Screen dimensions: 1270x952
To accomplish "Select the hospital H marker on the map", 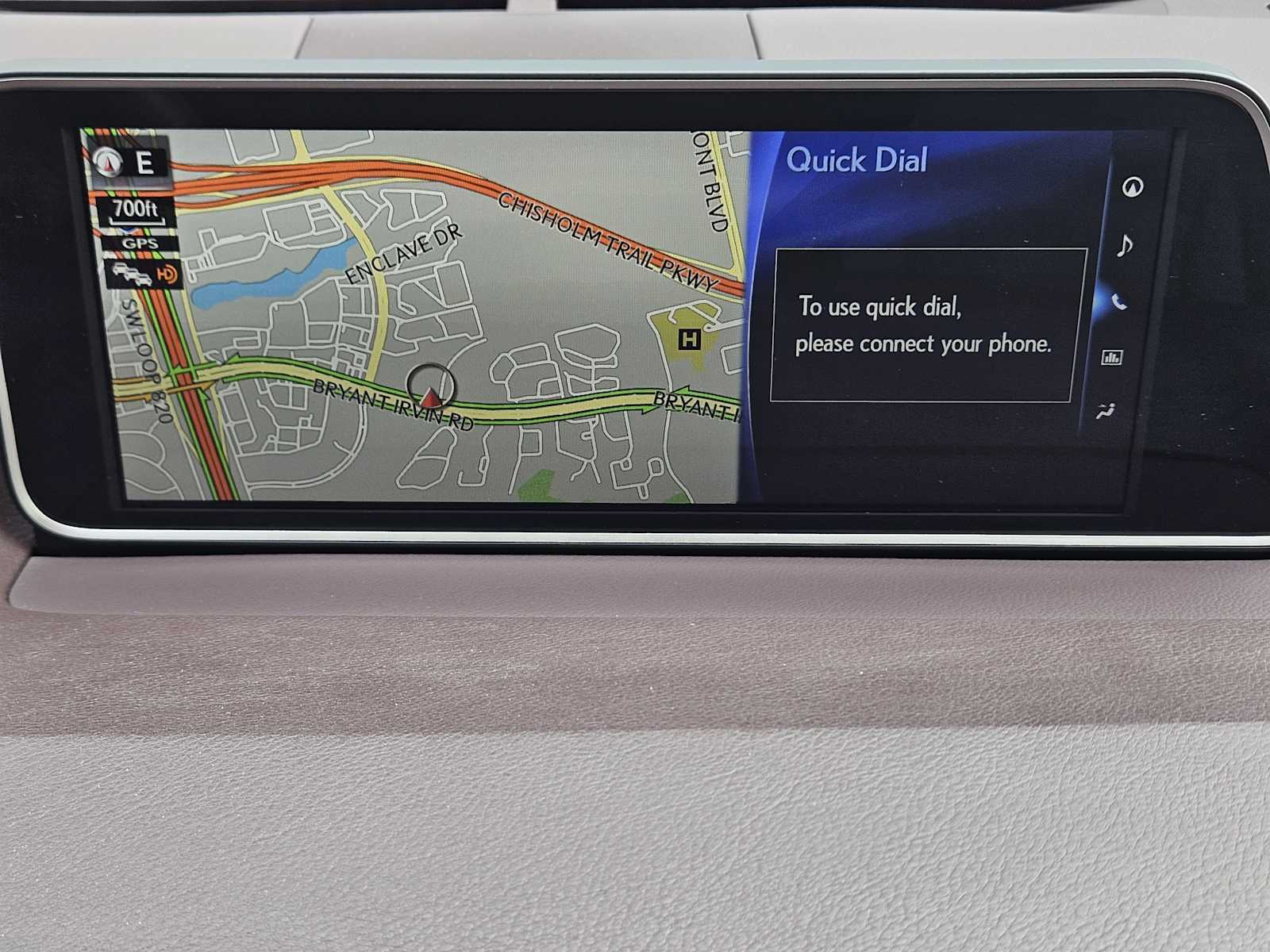I will 689,340.
